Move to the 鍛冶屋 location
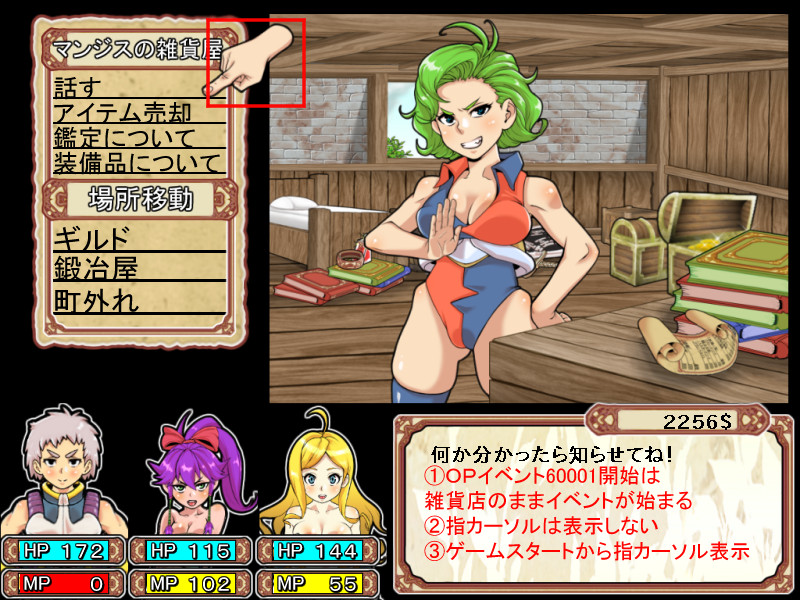 point(97,268)
